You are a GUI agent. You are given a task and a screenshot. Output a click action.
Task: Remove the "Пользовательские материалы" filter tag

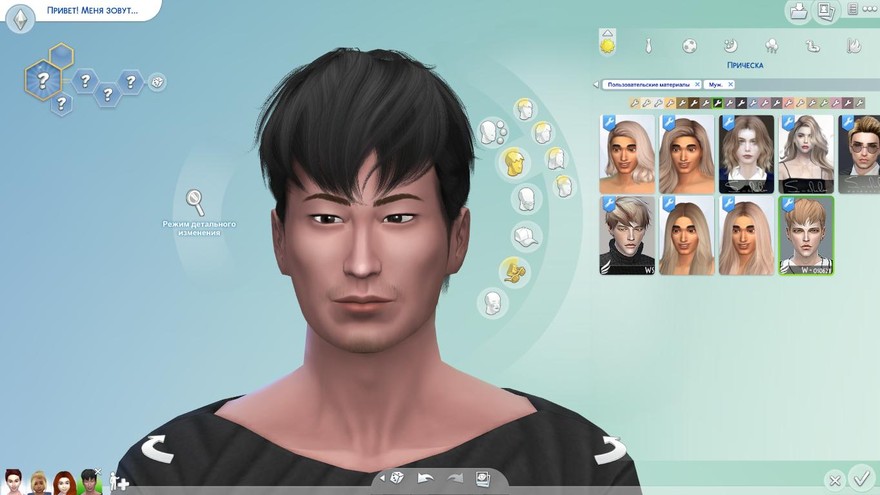tap(695, 85)
